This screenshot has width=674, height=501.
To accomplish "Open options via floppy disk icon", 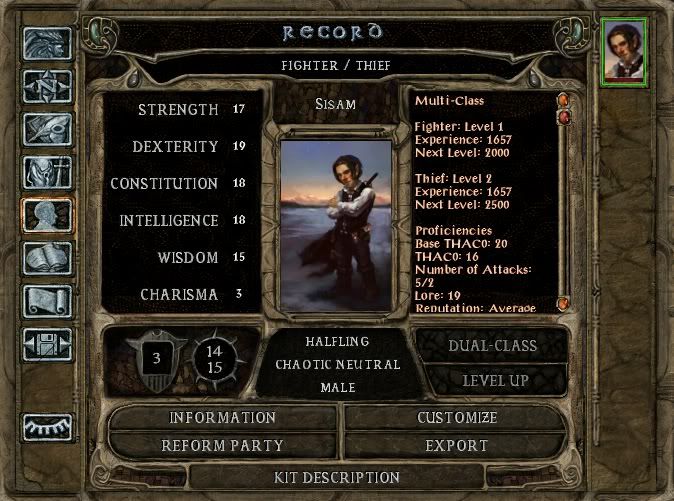I will click(47, 344).
